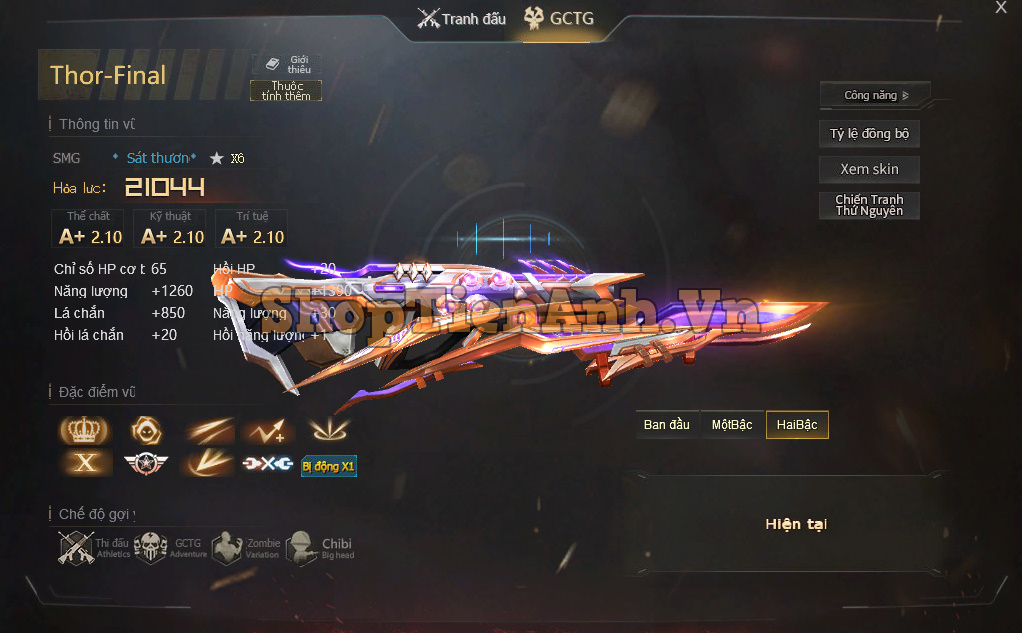Screen dimensions: 1022x633
Task: Select the Ban đầu upgrade stage
Action: (x=667, y=425)
